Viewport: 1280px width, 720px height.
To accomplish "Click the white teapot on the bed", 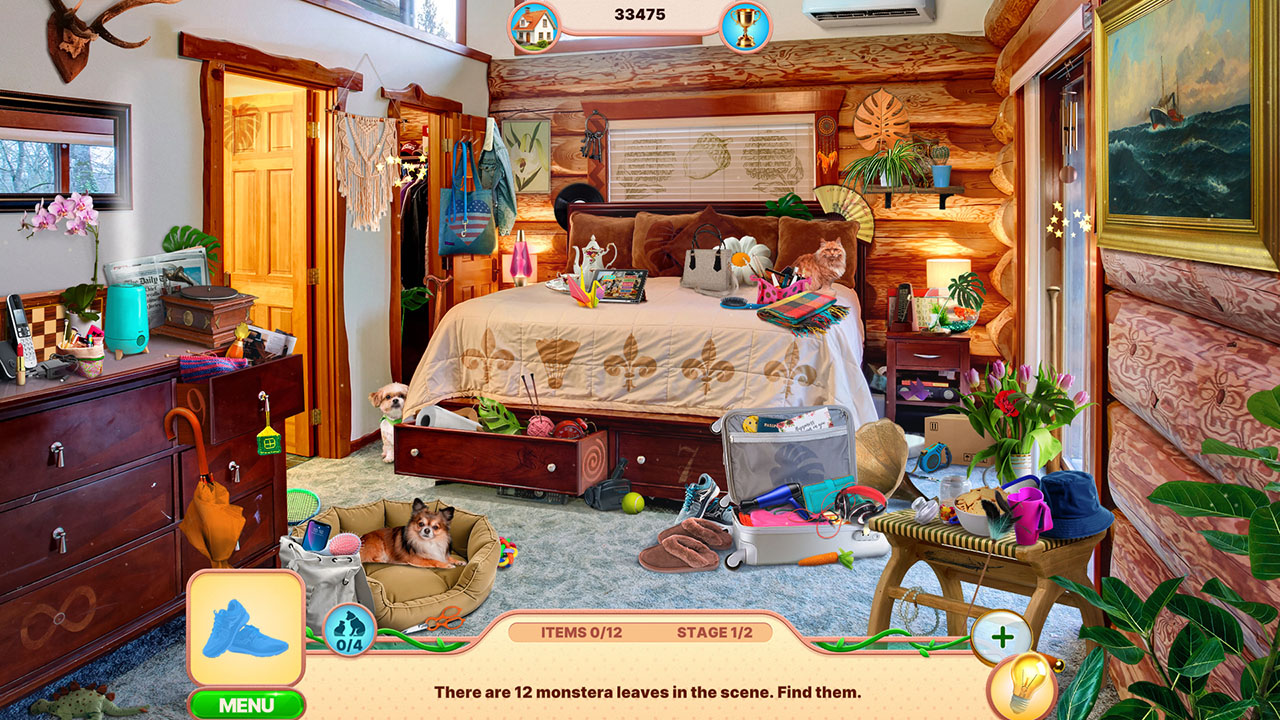I will point(591,257).
